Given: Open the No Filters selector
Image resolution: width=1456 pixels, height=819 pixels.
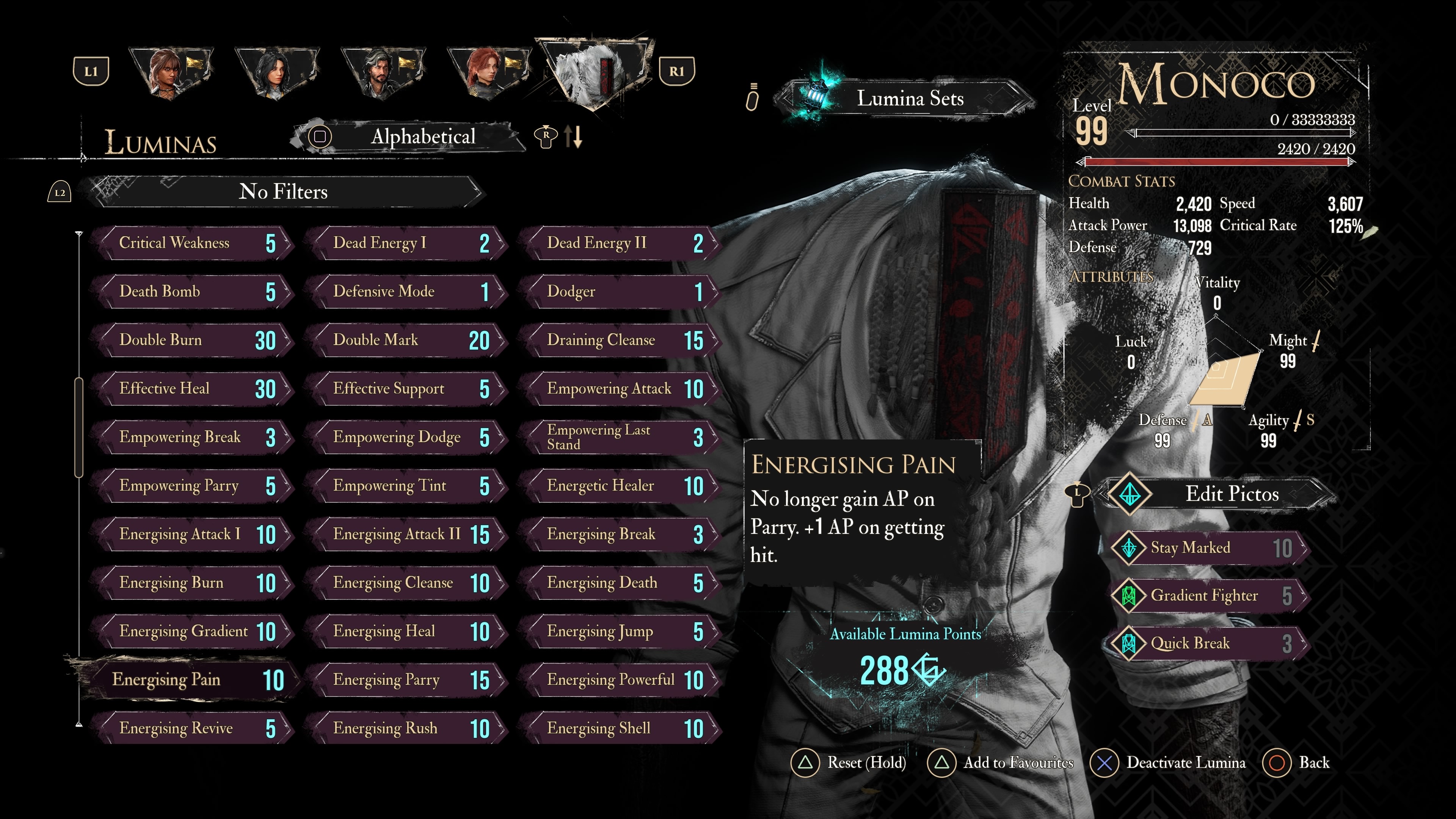Looking at the screenshot, I should [282, 192].
